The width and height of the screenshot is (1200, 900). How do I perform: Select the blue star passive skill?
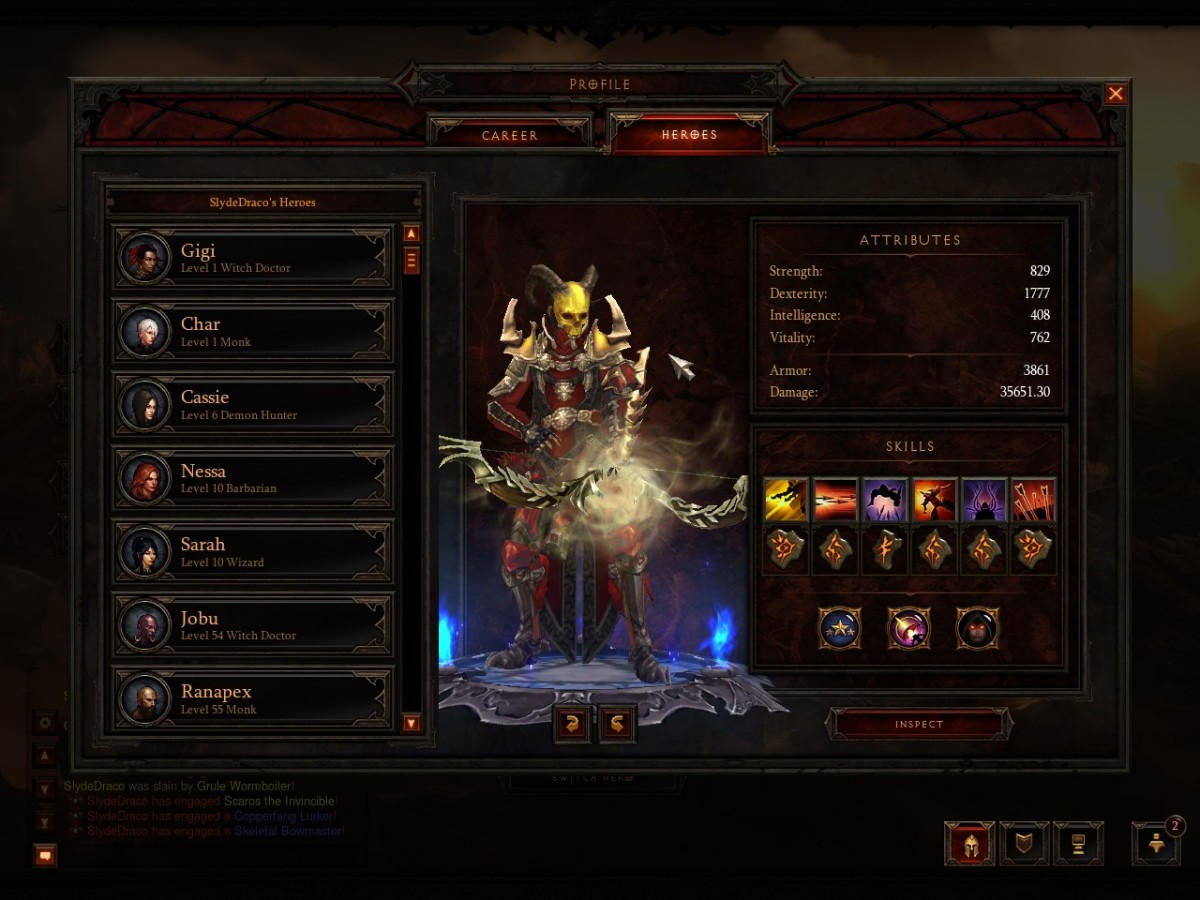pyautogui.click(x=839, y=628)
